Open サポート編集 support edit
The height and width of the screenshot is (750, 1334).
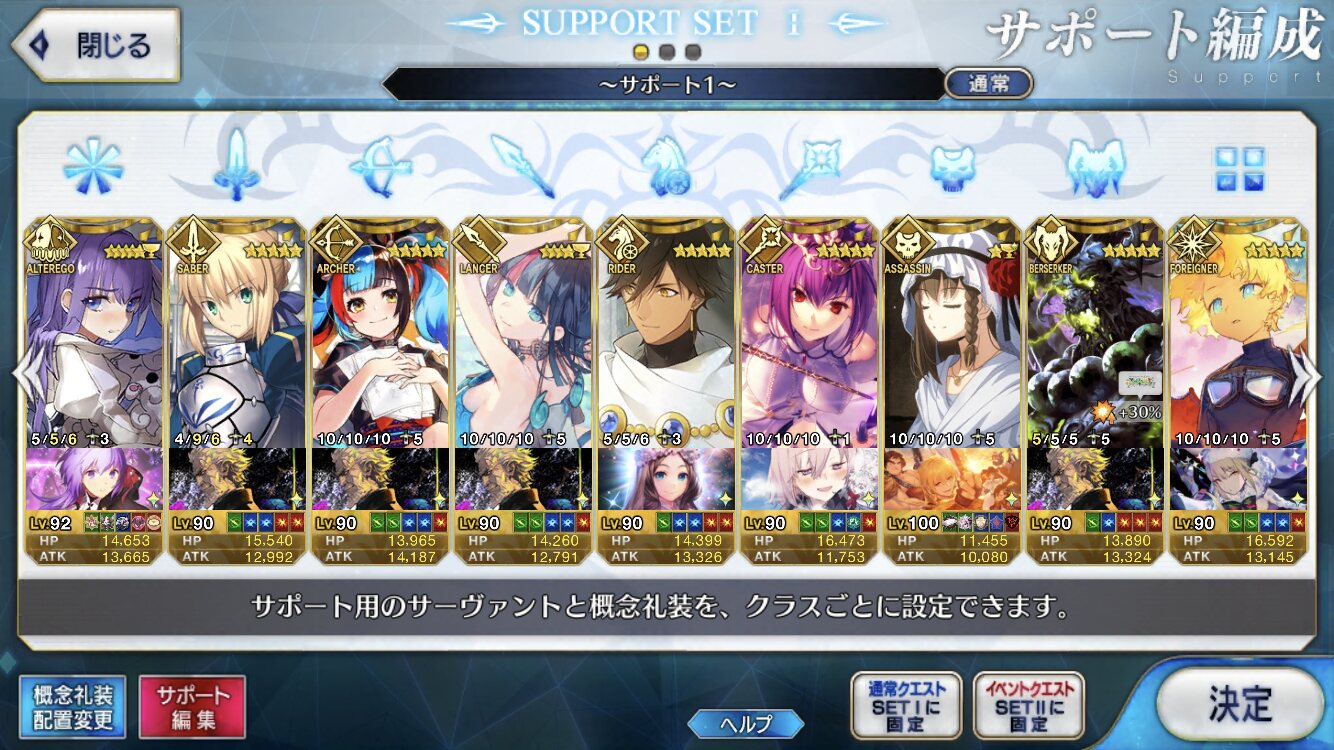click(192, 706)
